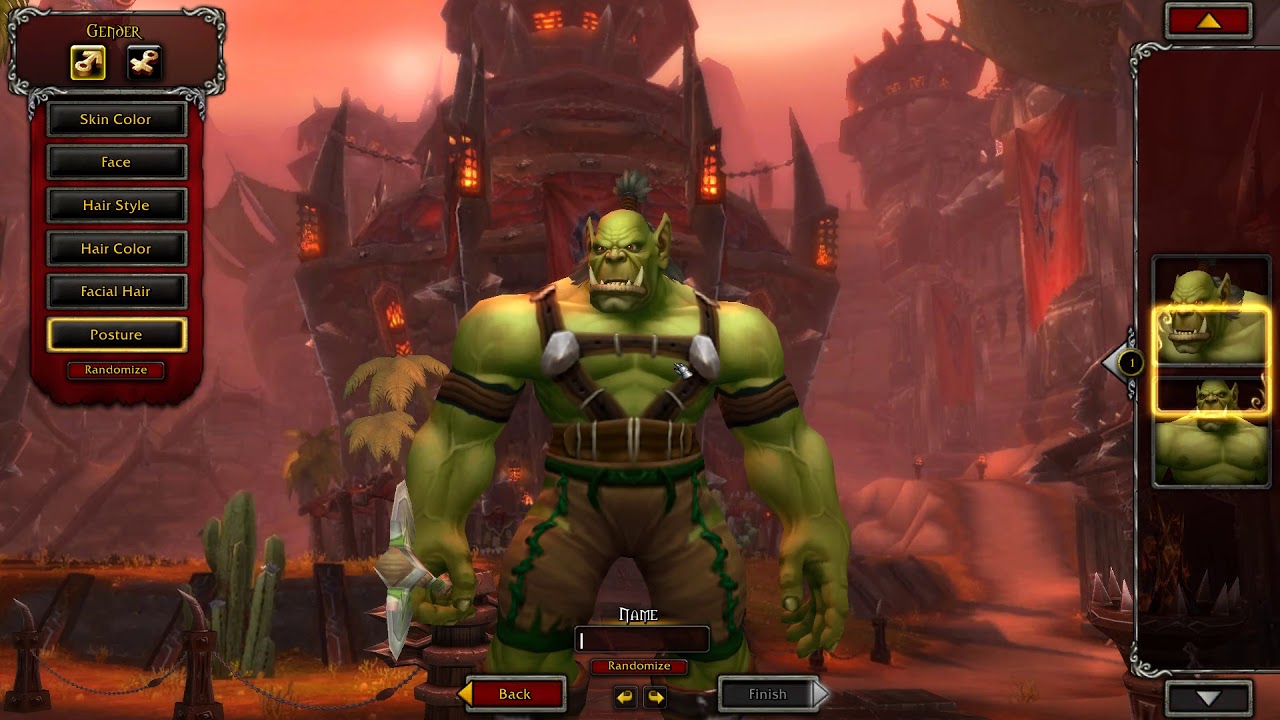1280x720 pixels.
Task: Randomize the name under the Name field
Action: 639,666
